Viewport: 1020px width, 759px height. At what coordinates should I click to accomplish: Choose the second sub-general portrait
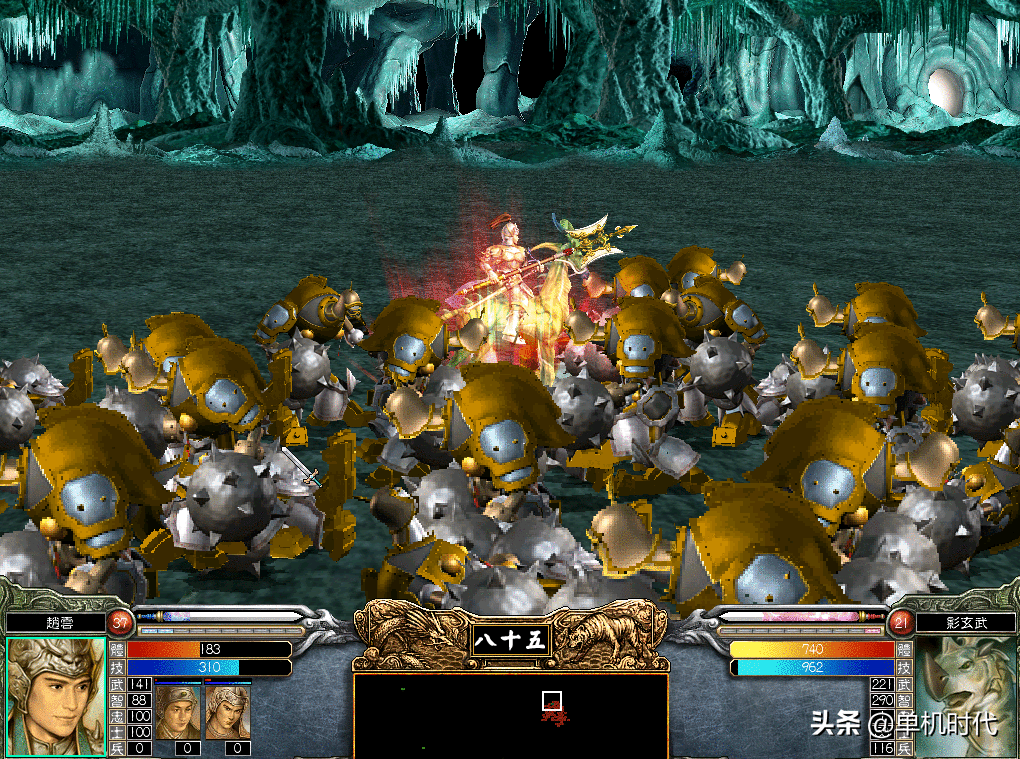pyautogui.click(x=229, y=711)
